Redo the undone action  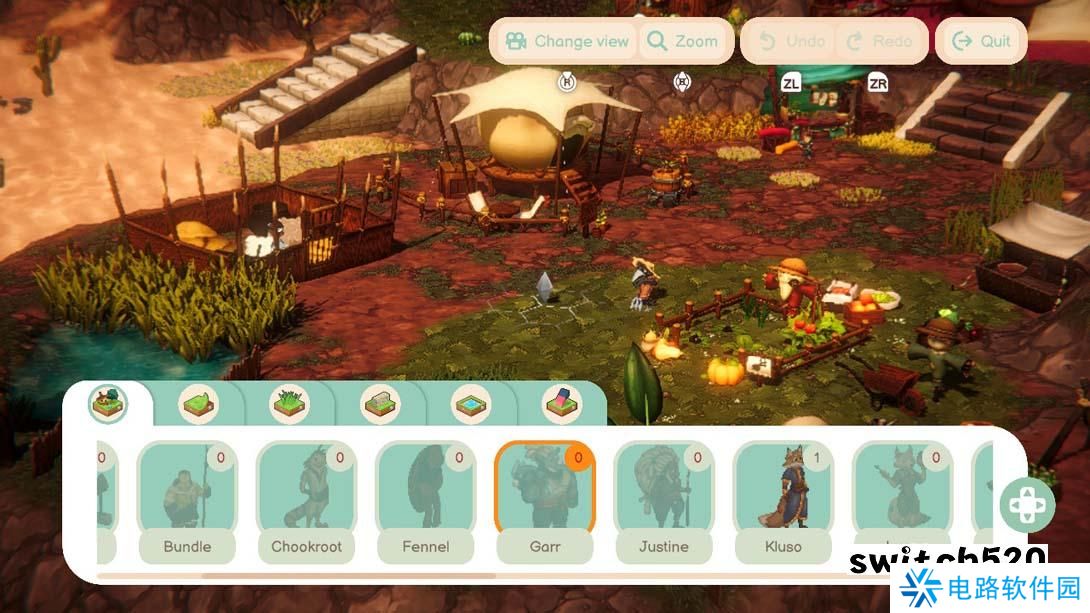coord(879,41)
